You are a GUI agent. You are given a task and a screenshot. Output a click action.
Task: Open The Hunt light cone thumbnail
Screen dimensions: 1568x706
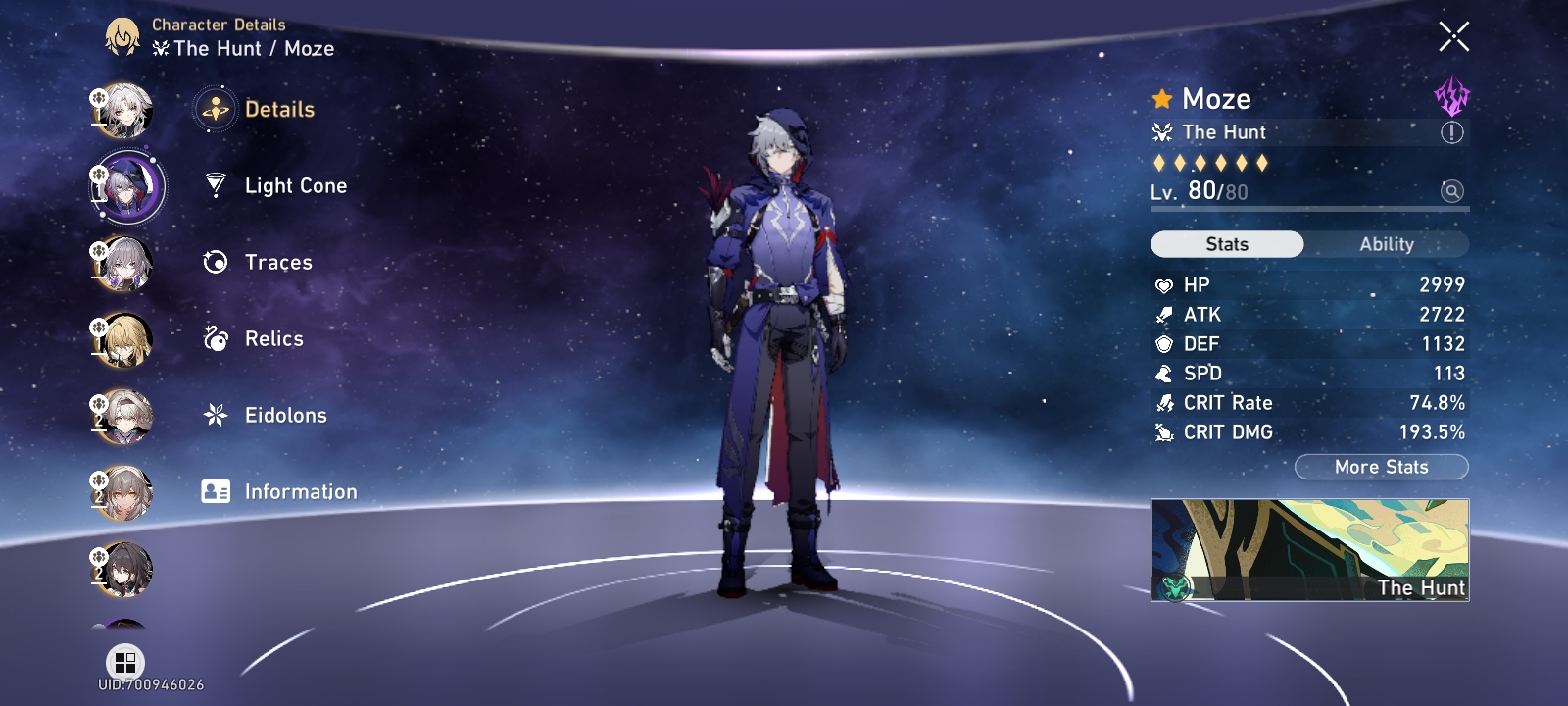pos(1311,549)
